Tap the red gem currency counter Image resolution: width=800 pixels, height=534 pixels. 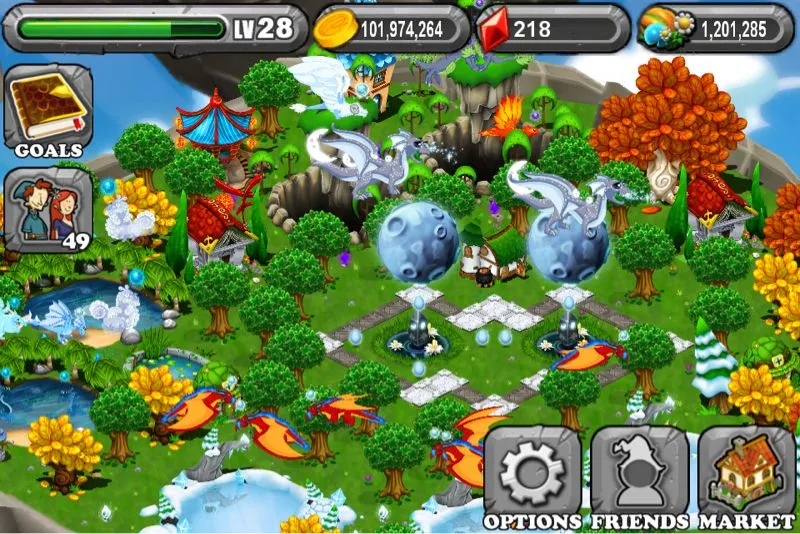pos(552,28)
